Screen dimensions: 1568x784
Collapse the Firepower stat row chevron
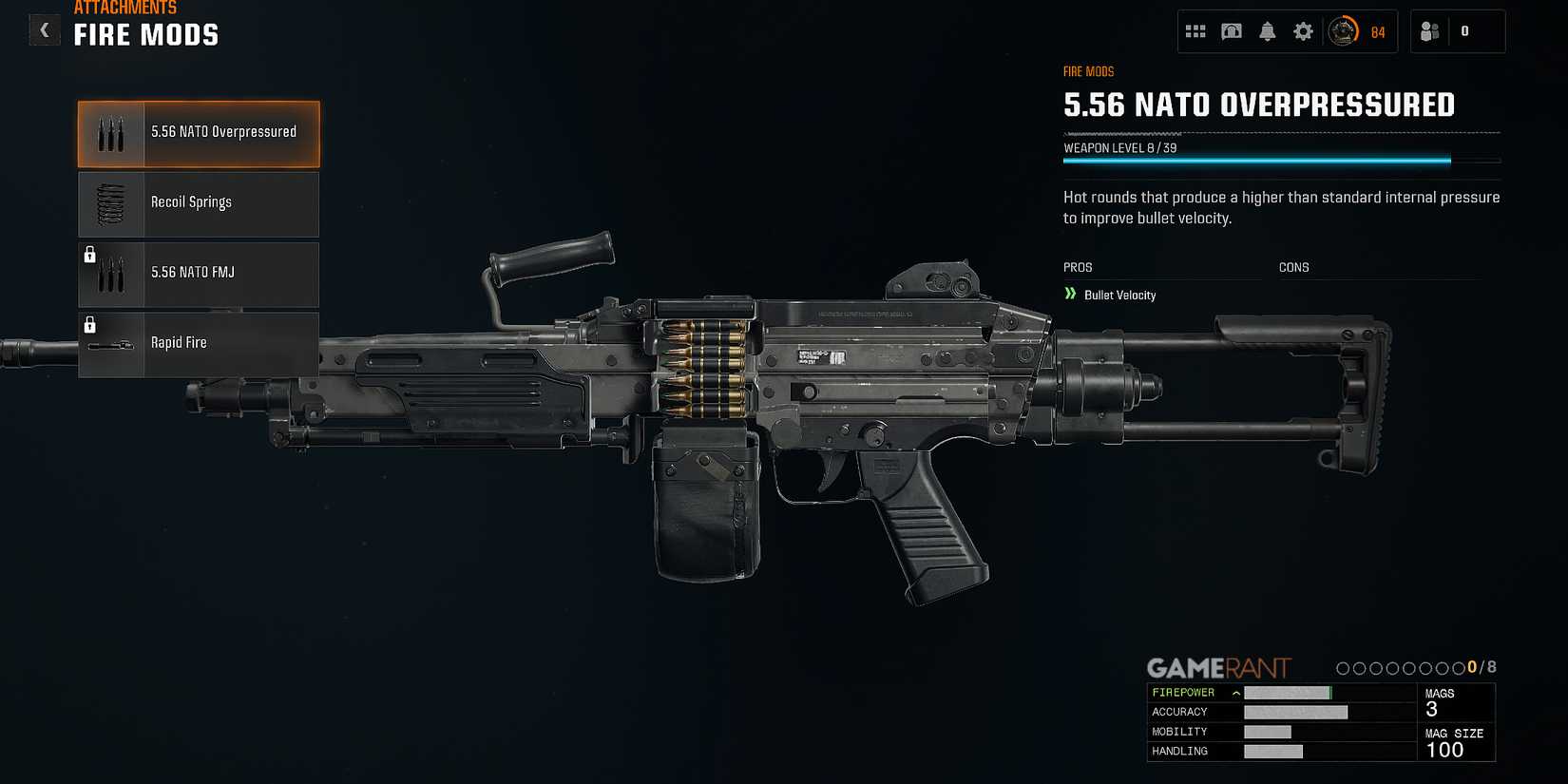(1235, 692)
